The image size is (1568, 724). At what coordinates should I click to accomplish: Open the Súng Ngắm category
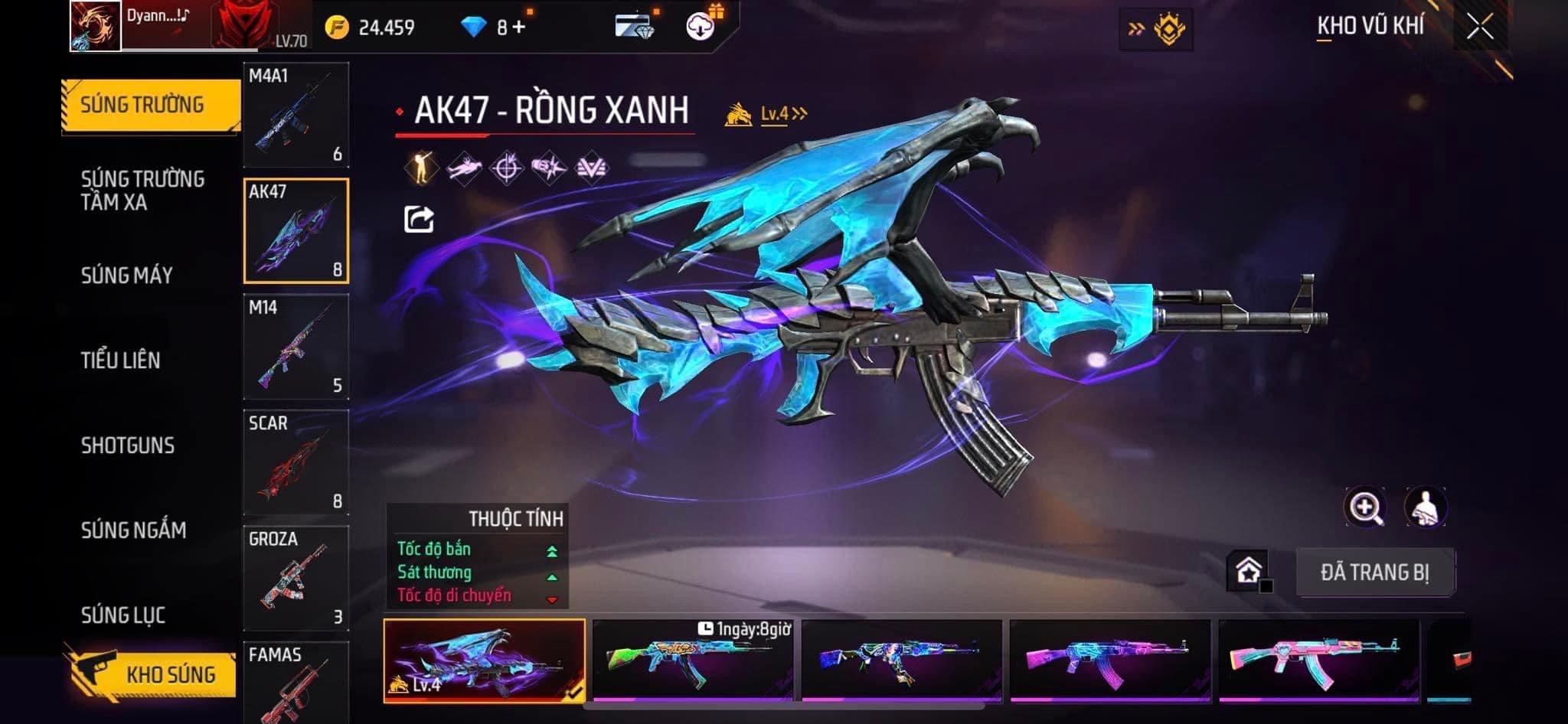(134, 530)
